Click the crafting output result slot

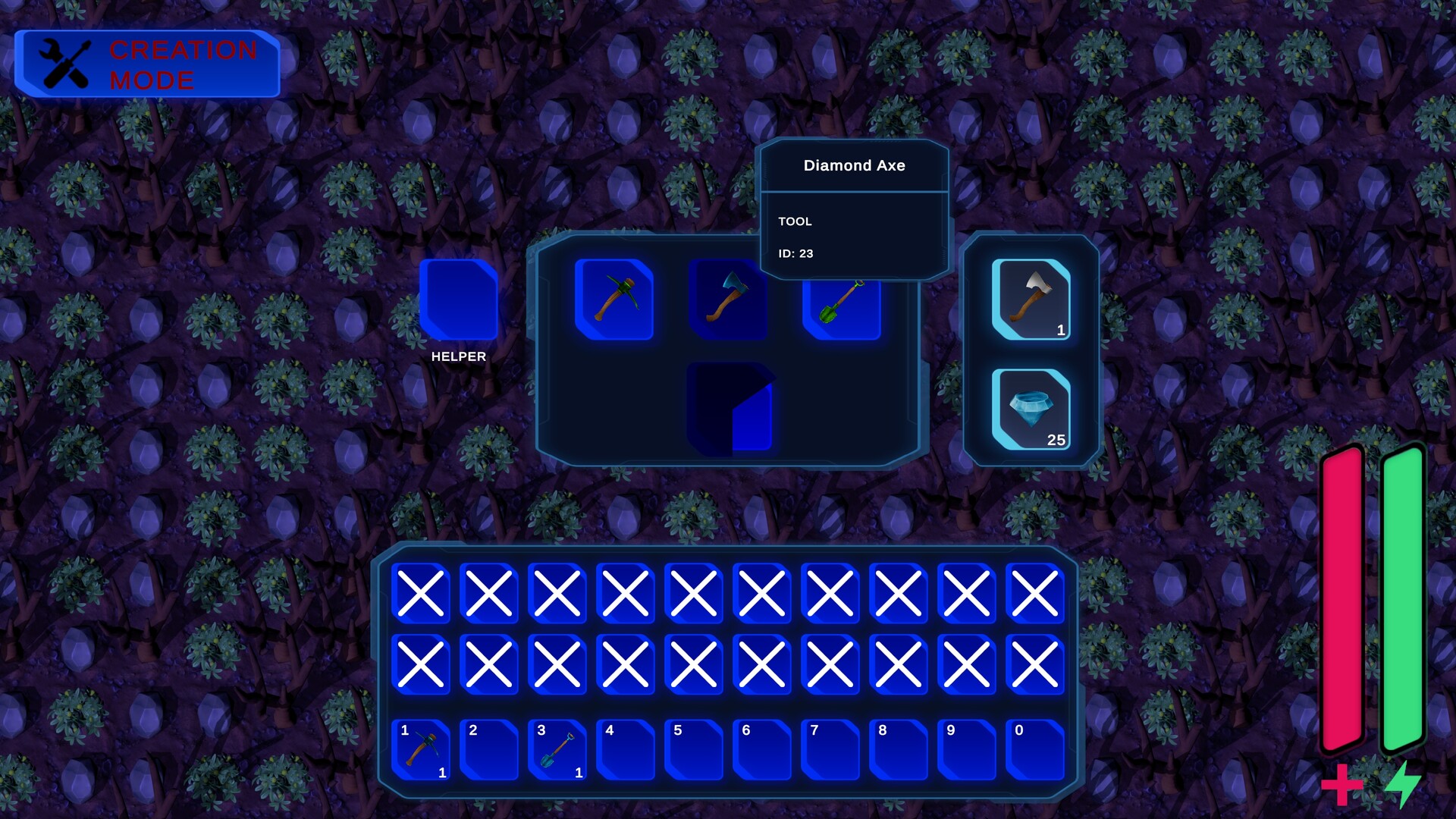(730, 407)
